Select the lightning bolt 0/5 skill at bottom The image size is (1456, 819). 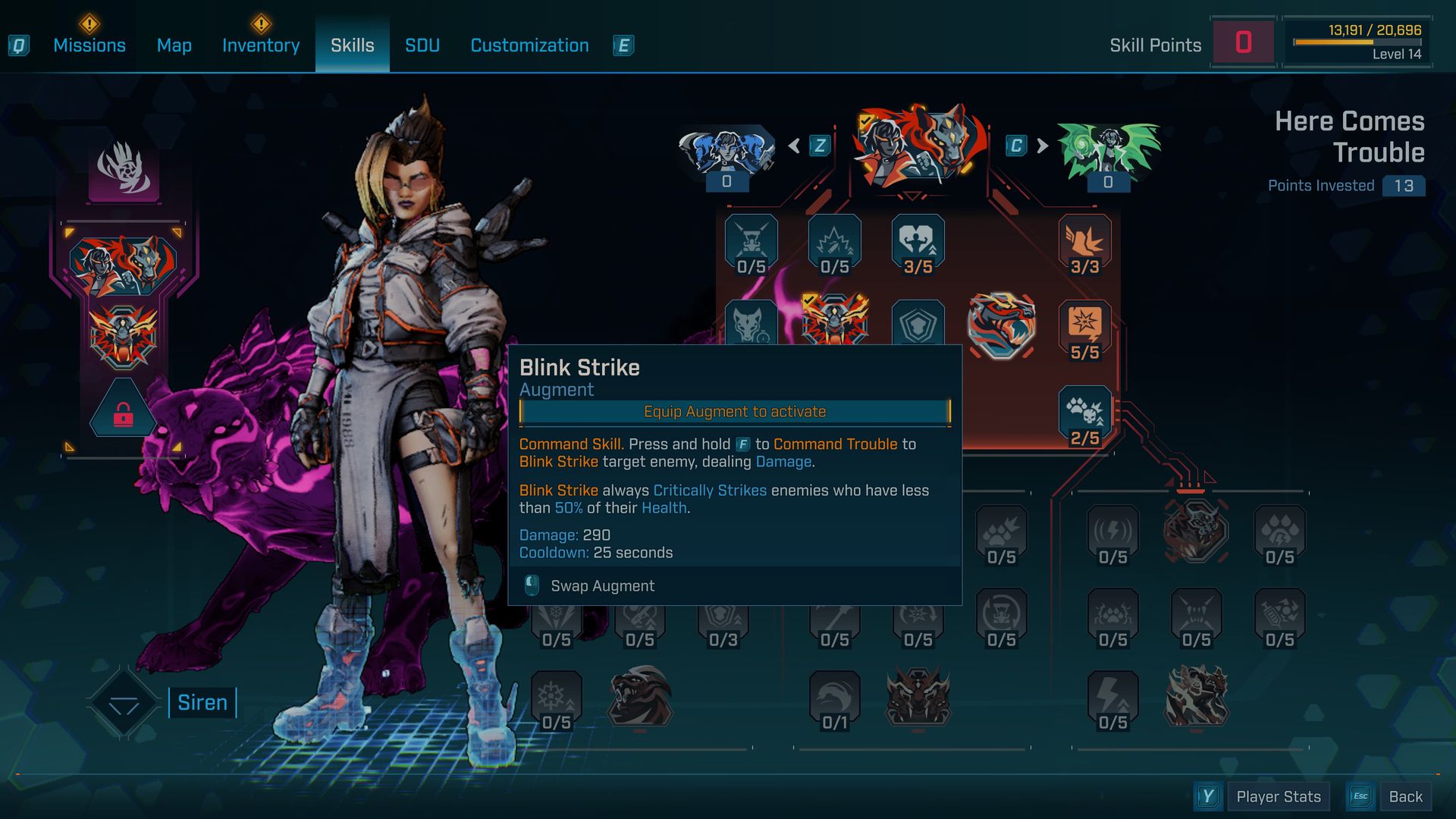(1112, 699)
